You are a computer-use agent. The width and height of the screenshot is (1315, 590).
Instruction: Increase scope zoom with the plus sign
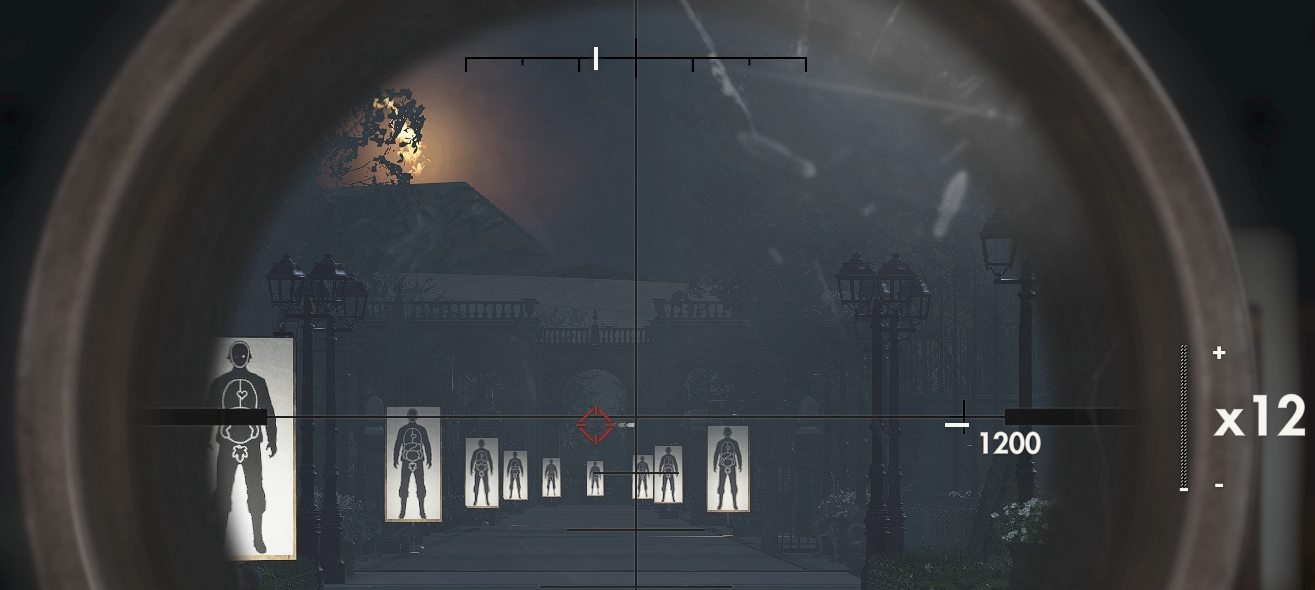click(x=1219, y=353)
